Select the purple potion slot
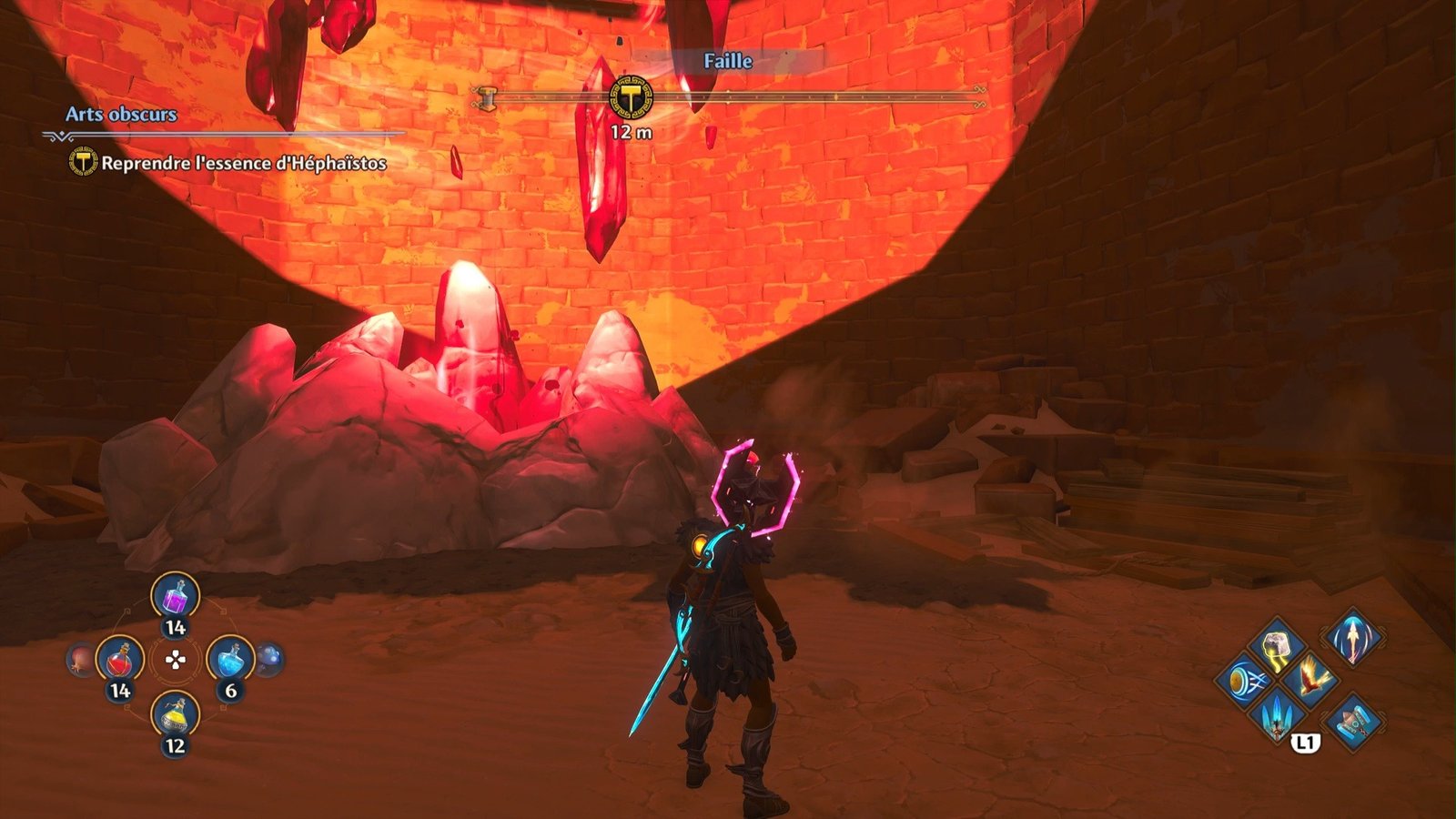Image resolution: width=1456 pixels, height=819 pixels. click(175, 598)
